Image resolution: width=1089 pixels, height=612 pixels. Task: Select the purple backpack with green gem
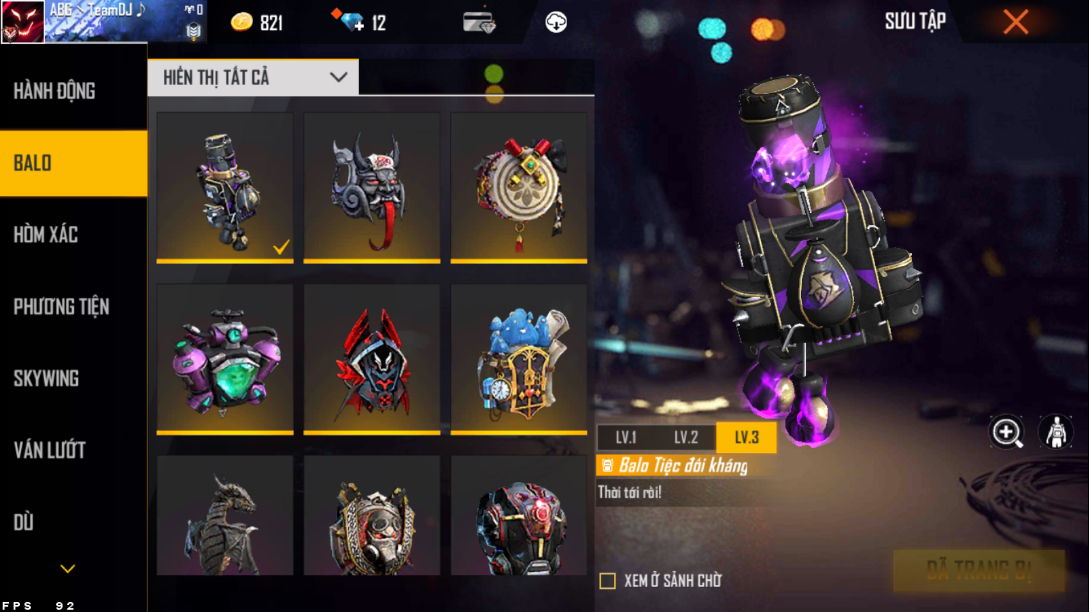pos(225,359)
